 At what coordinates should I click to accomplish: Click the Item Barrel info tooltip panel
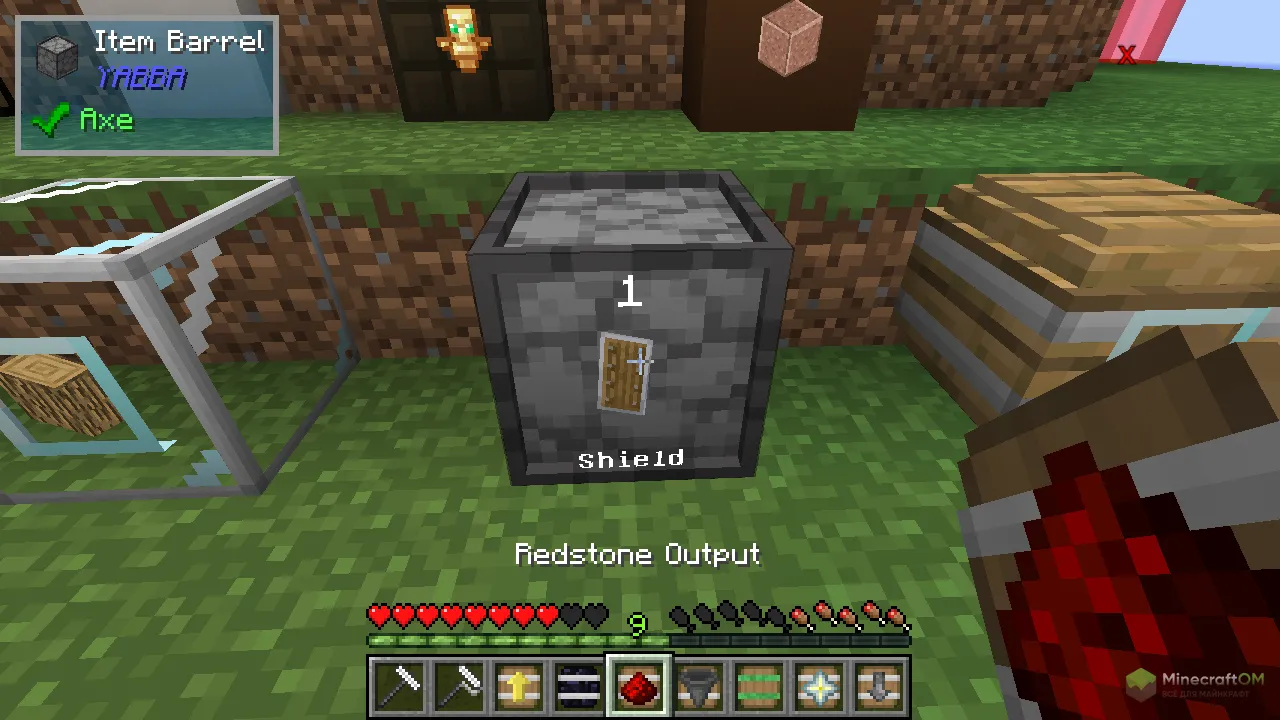coord(147,84)
